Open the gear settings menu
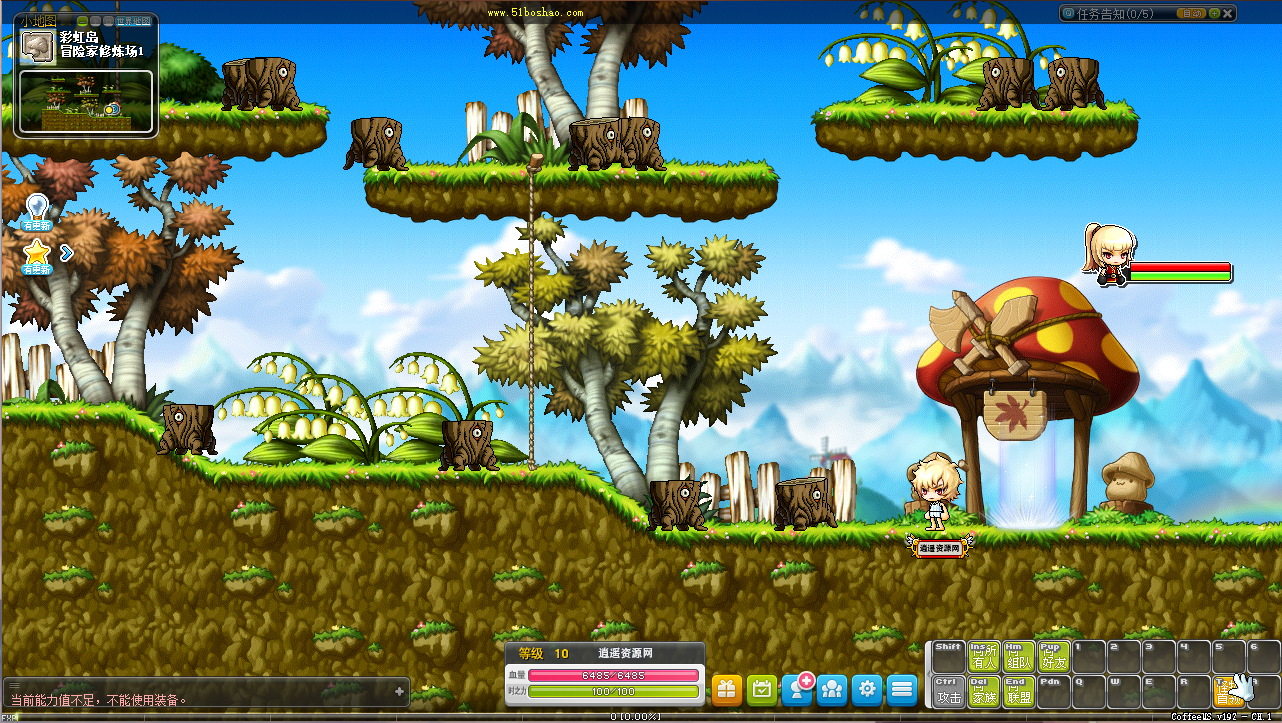 [x=867, y=689]
